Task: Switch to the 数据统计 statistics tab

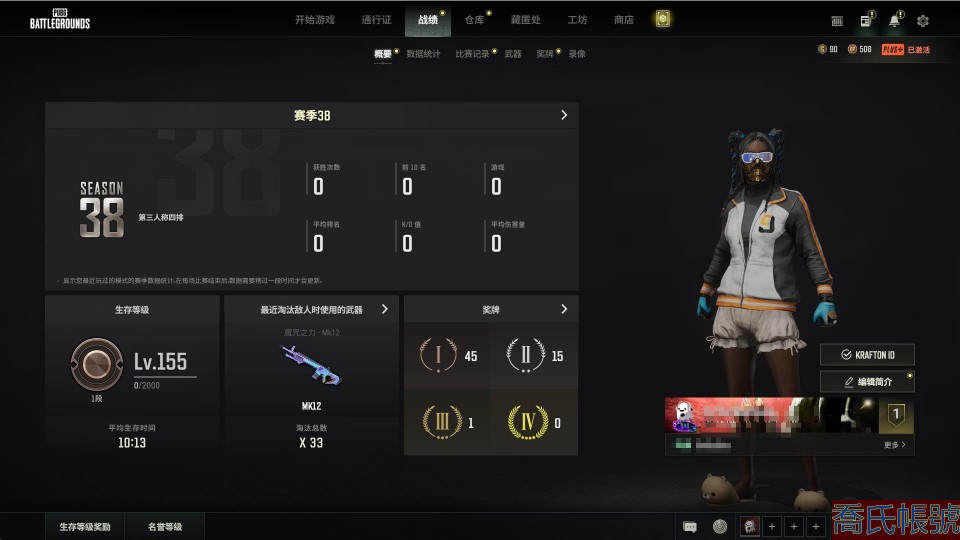Action: pos(423,54)
